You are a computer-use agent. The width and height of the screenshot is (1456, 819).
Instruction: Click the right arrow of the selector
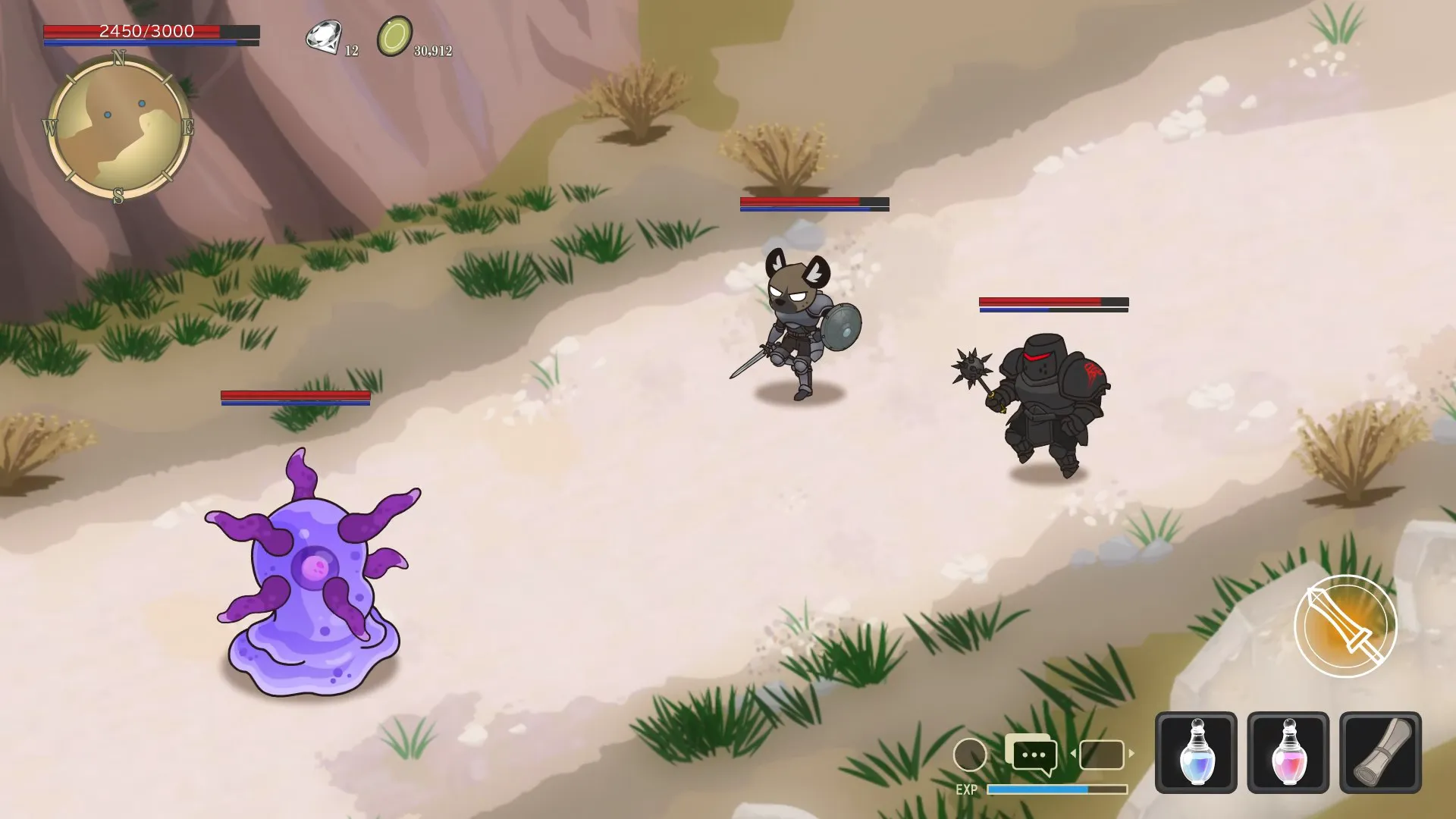(1131, 754)
